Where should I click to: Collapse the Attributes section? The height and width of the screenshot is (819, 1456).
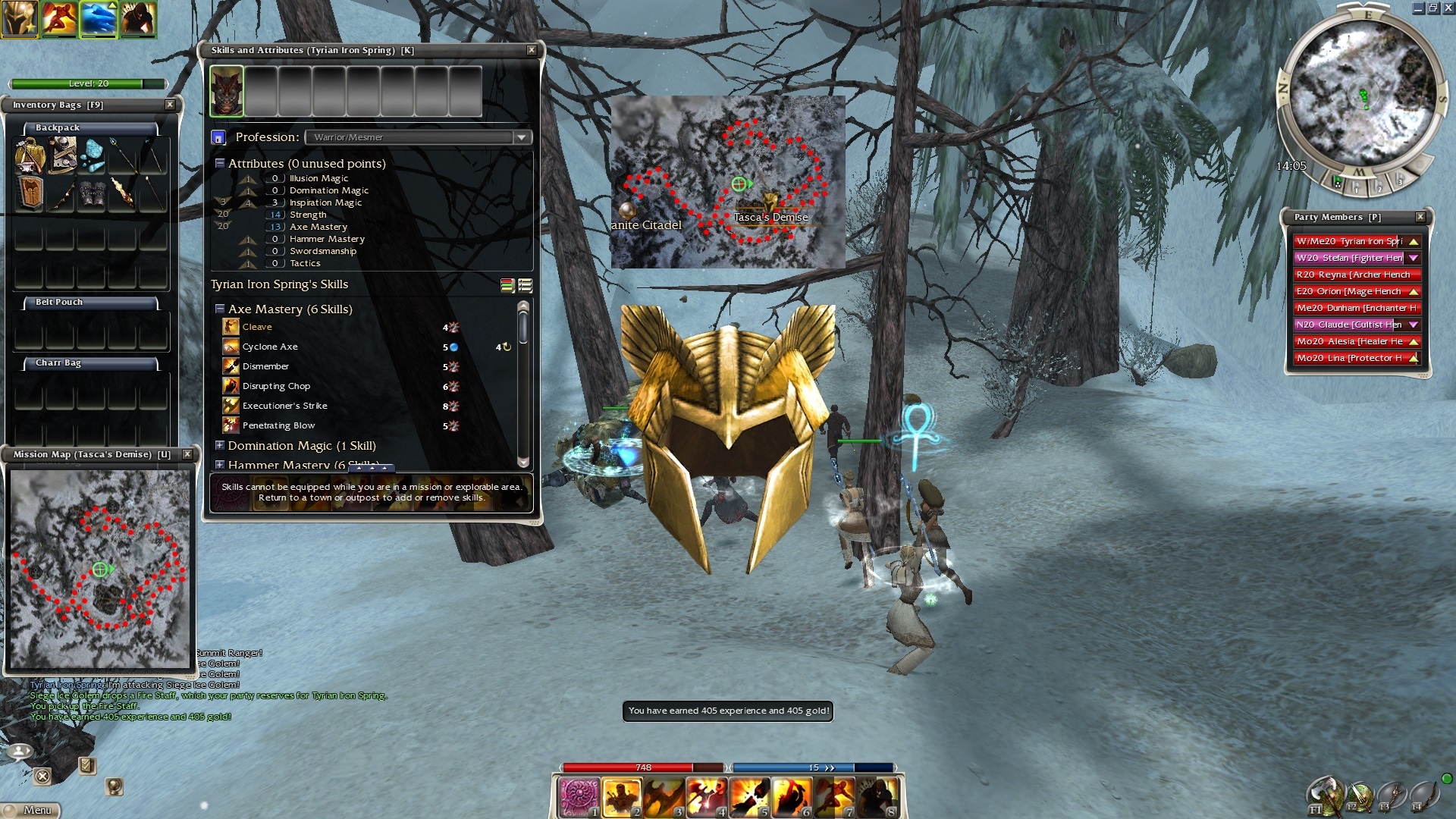tap(220, 164)
